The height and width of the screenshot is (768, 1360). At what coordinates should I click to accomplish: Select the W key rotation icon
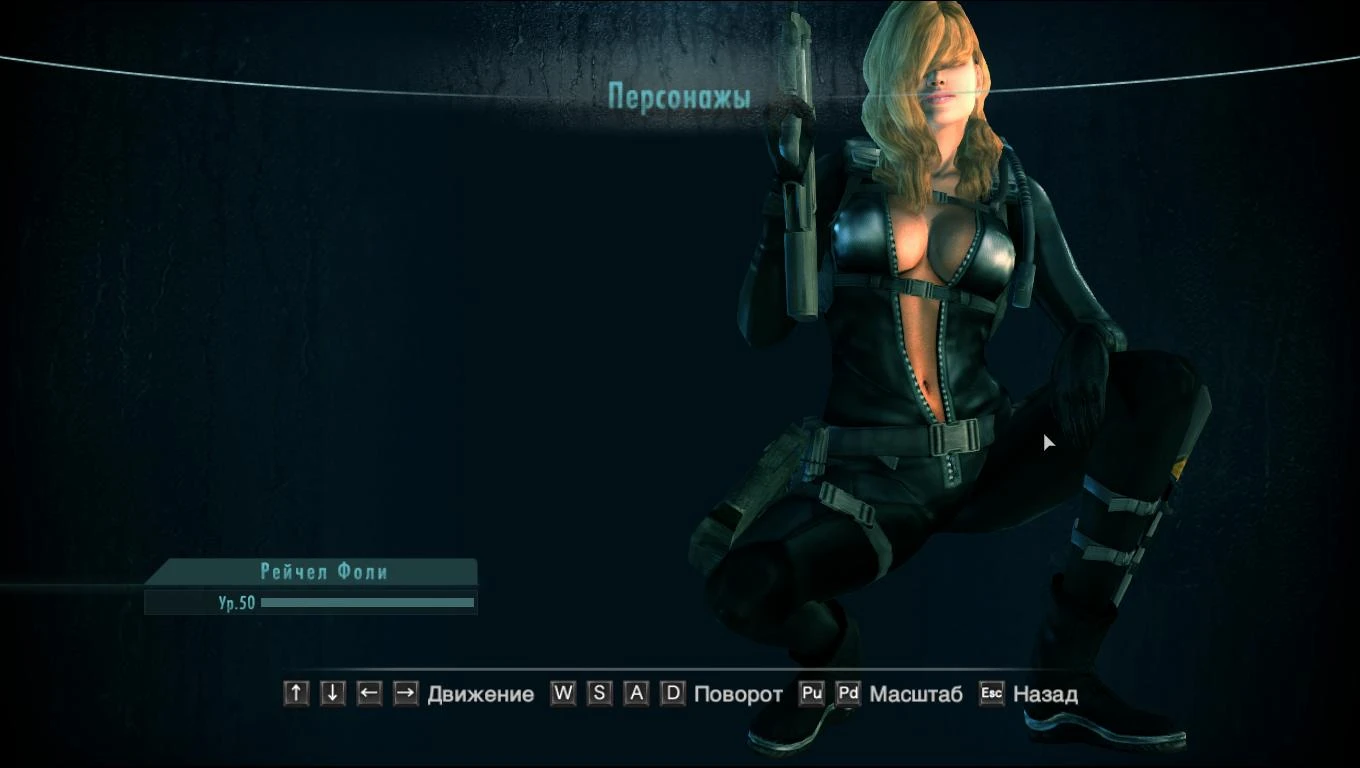561,693
